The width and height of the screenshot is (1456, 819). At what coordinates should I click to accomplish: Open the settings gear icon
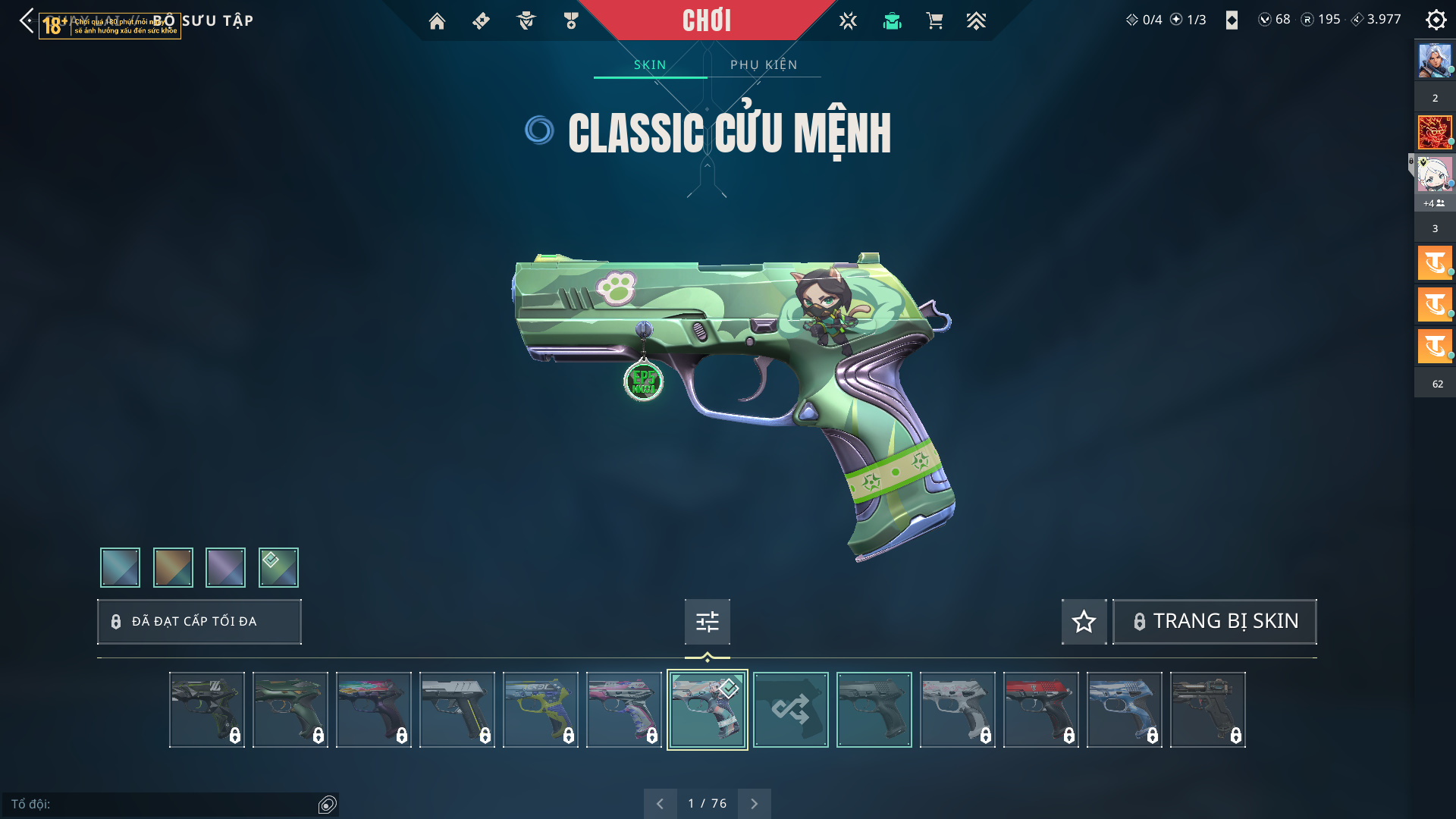click(x=1436, y=20)
